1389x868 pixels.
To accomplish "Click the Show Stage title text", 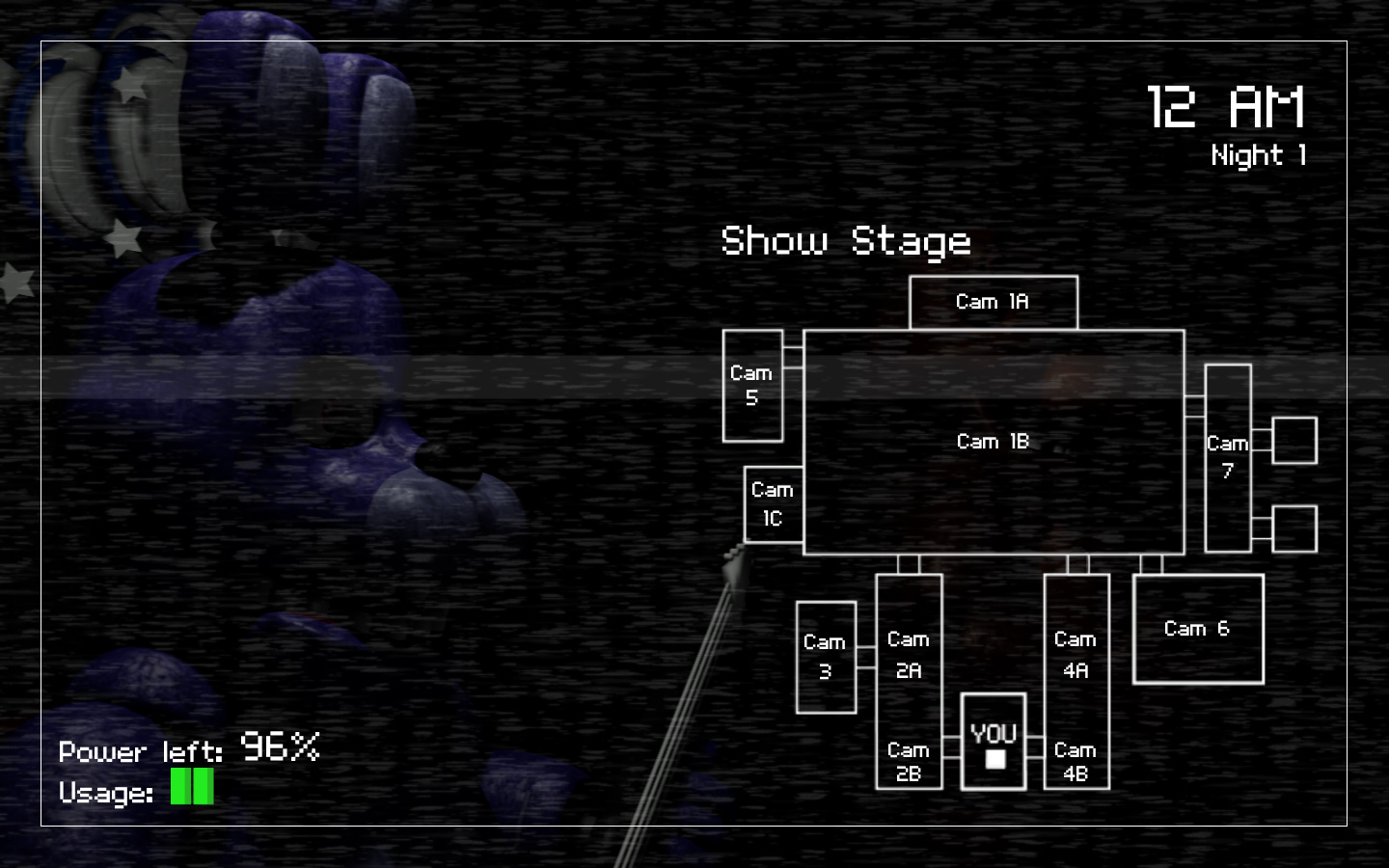I will [x=847, y=241].
